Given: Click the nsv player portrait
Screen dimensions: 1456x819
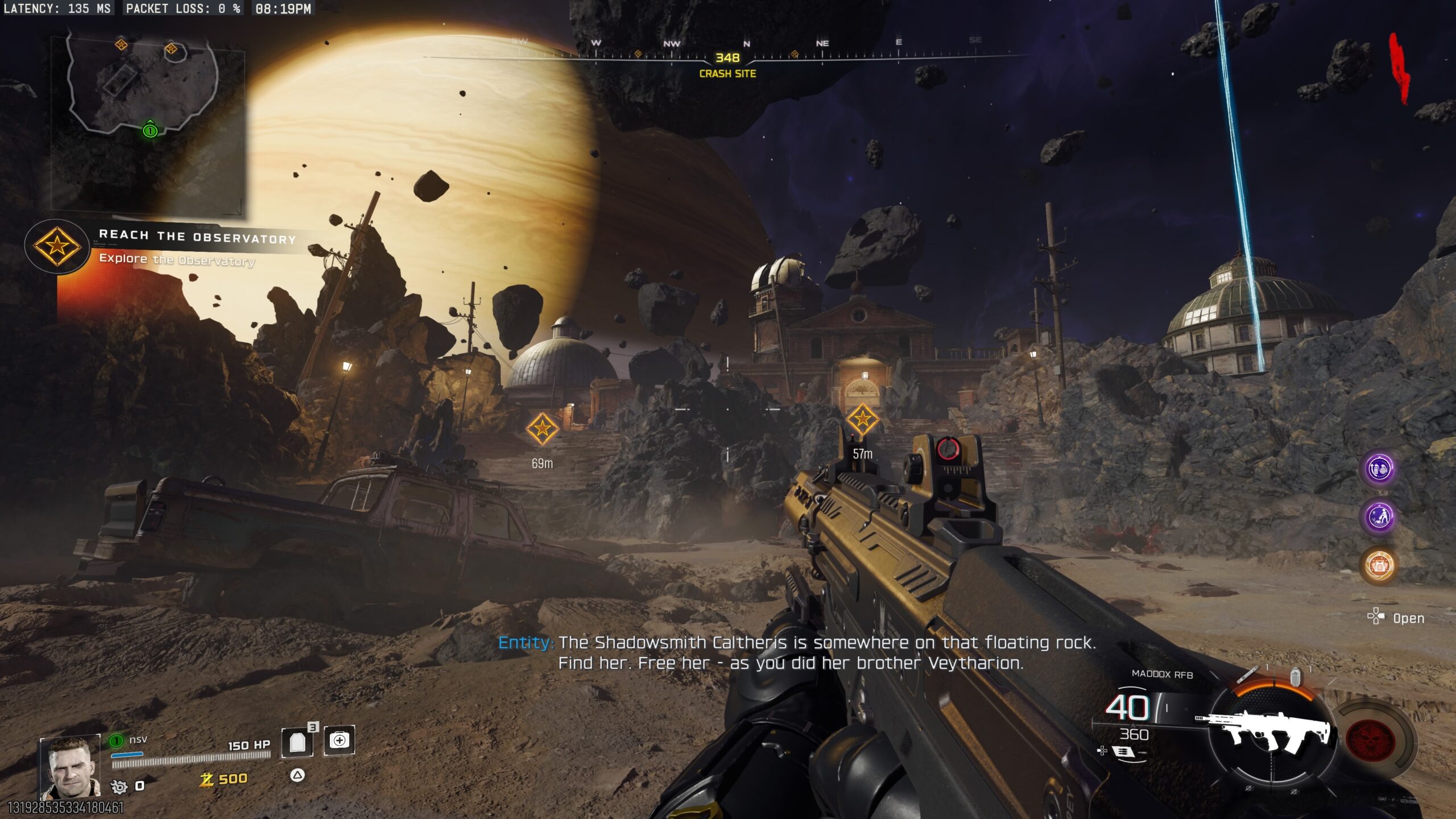Looking at the screenshot, I should coord(70,767).
